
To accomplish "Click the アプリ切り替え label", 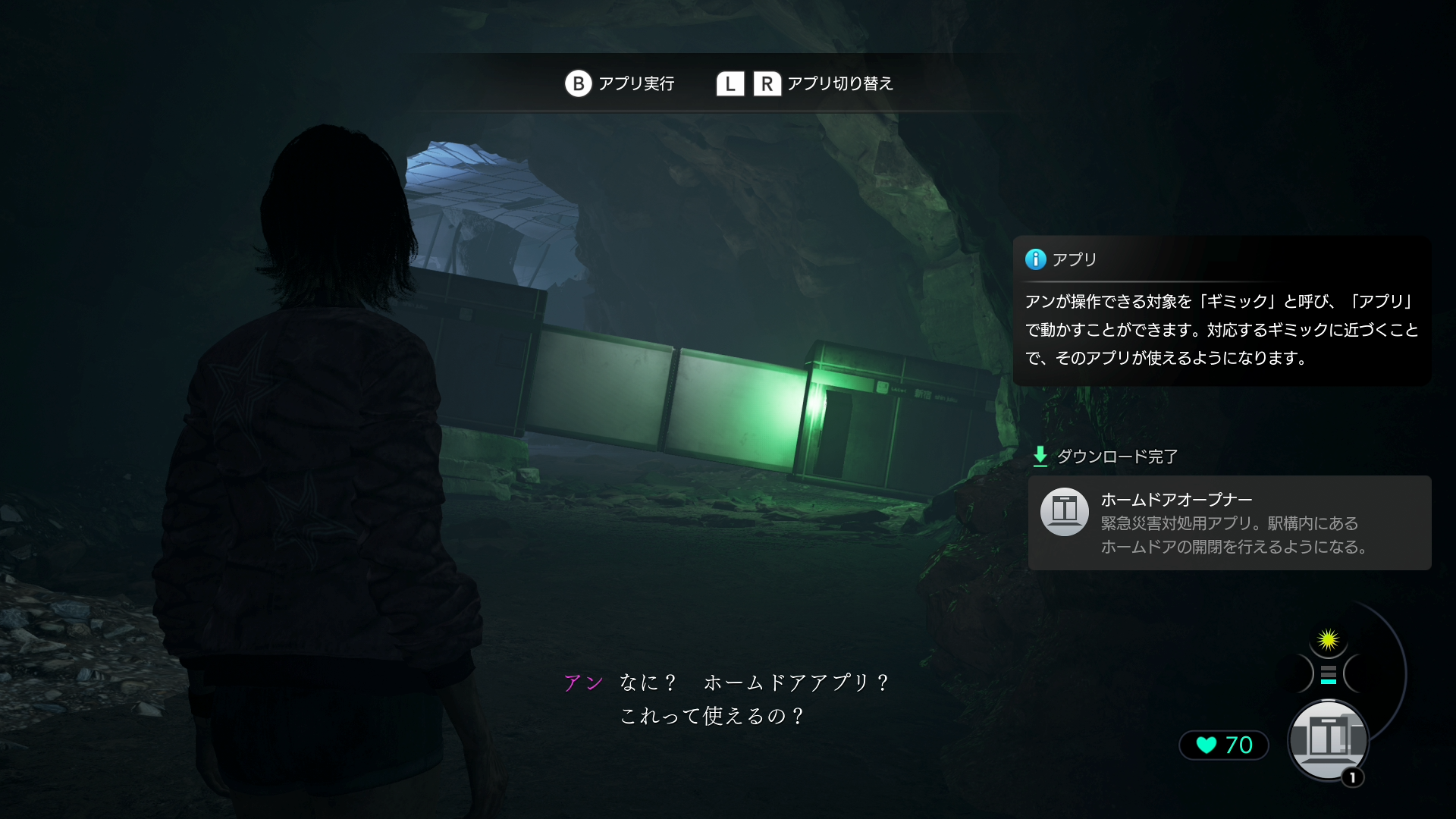I will 840,84.
